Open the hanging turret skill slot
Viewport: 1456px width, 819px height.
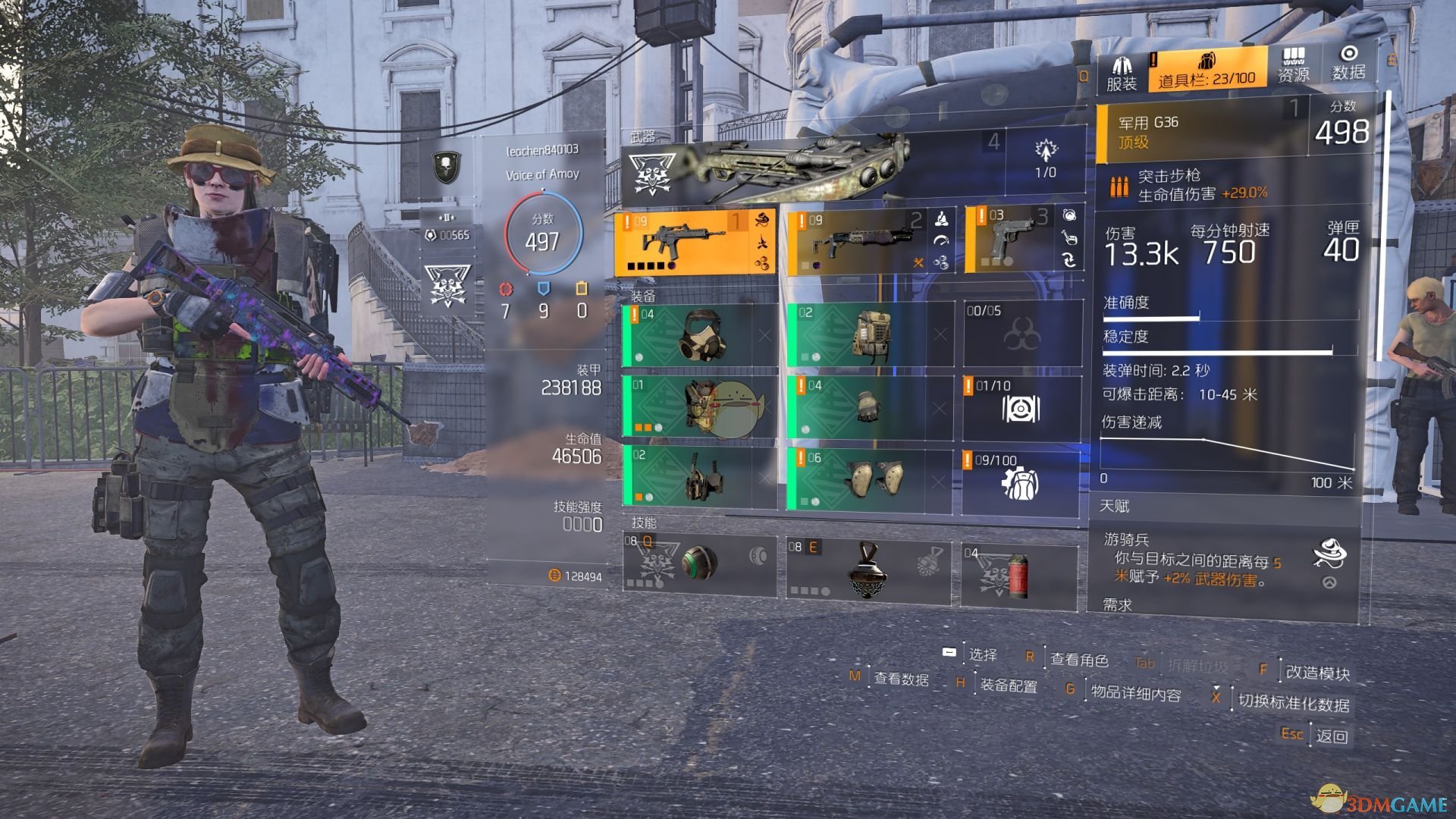(868, 570)
